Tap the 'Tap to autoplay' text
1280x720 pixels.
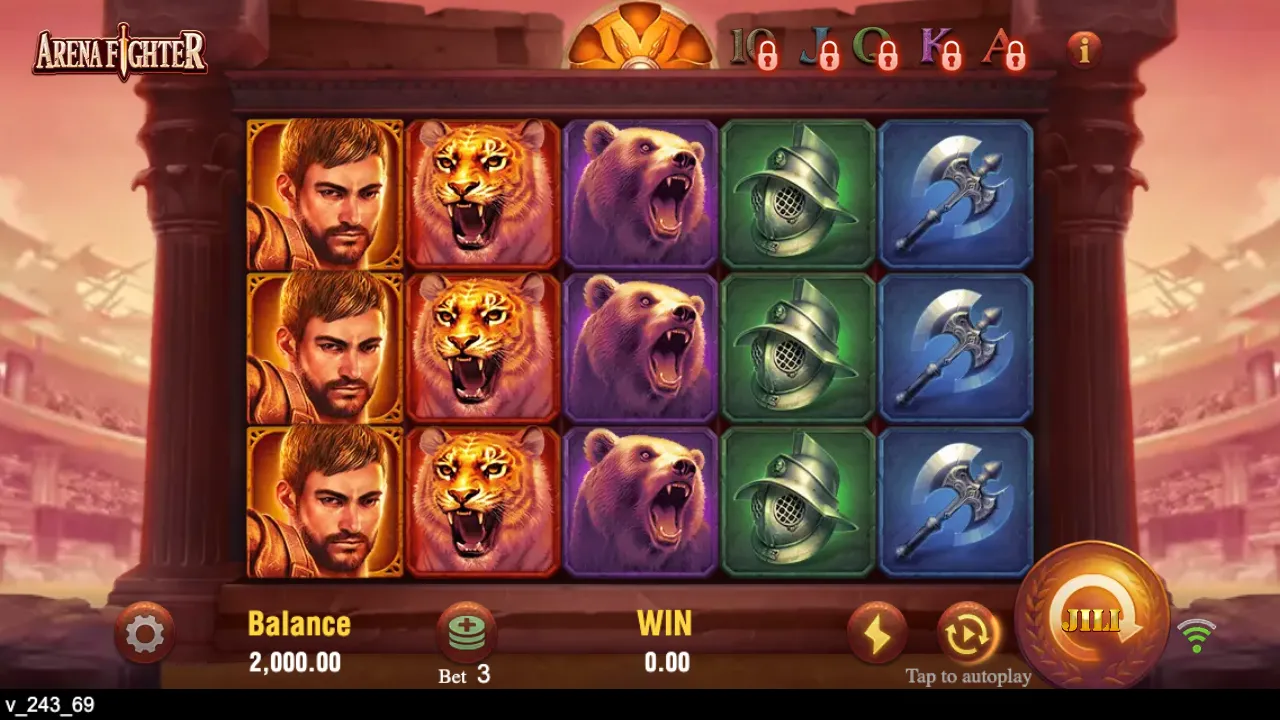[966, 676]
